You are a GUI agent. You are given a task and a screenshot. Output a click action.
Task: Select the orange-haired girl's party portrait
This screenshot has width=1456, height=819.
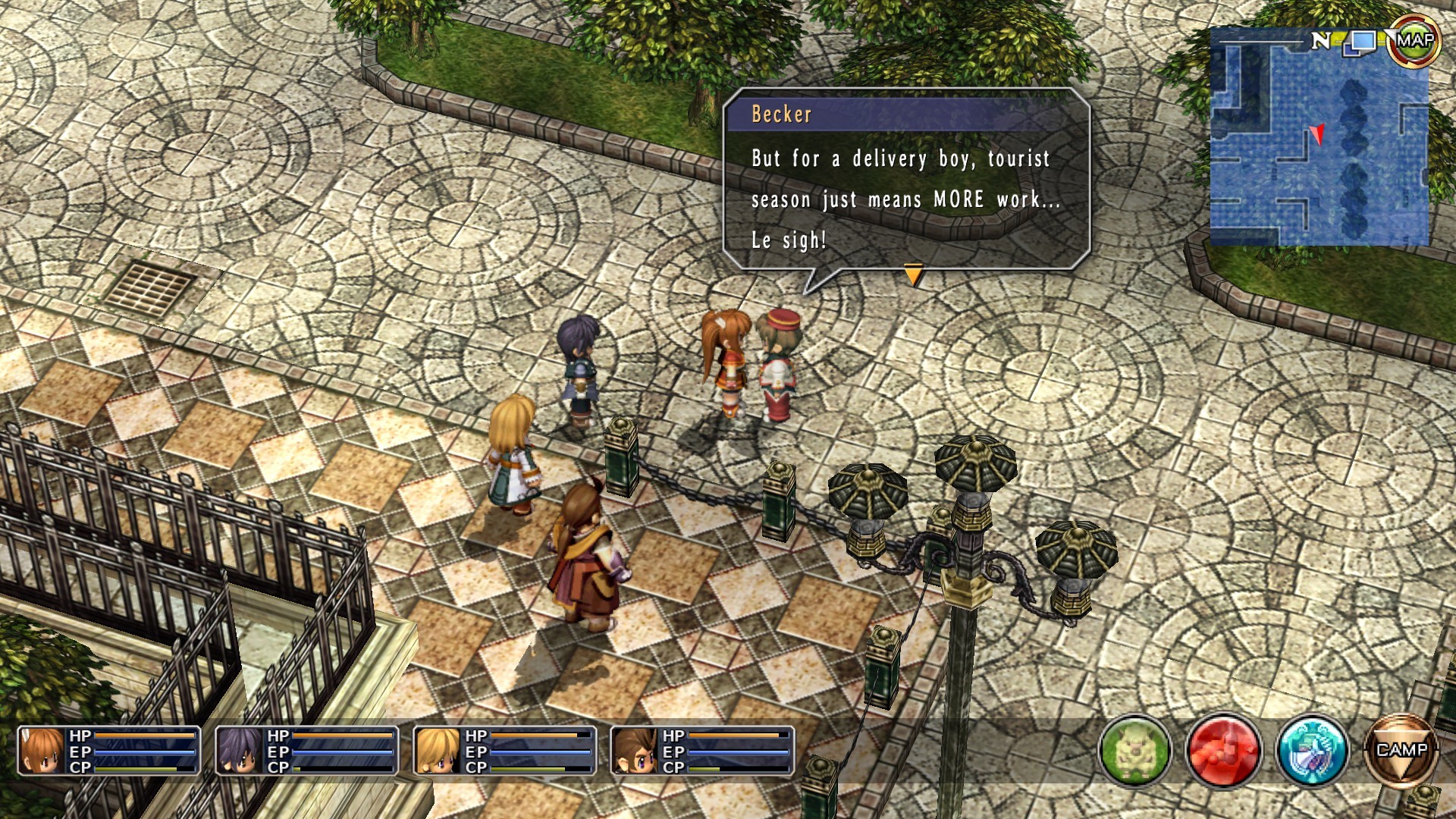coord(40,751)
